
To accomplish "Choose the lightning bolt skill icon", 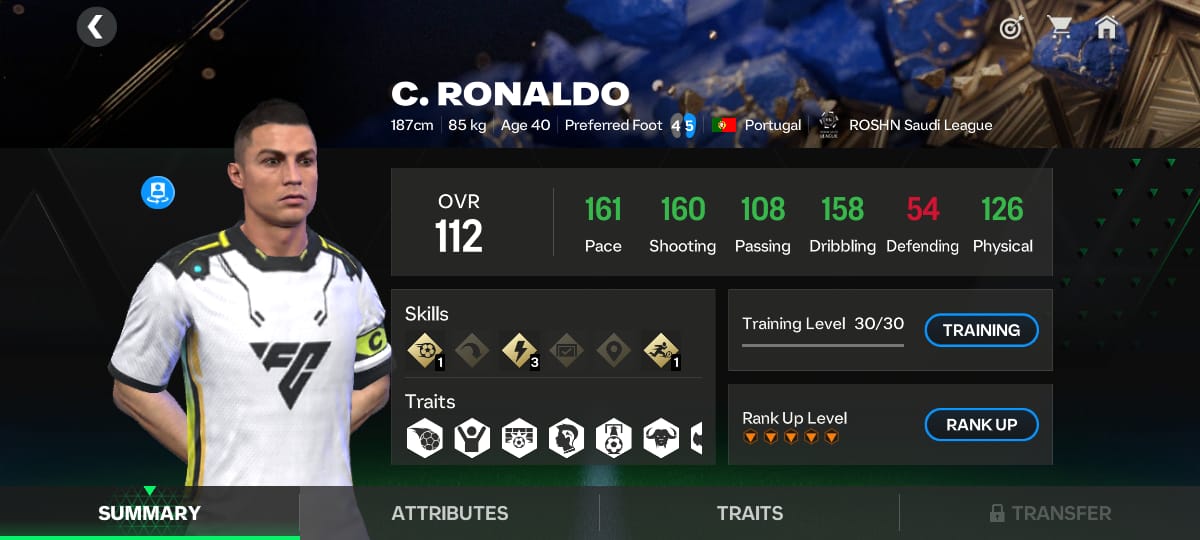I will [x=519, y=350].
